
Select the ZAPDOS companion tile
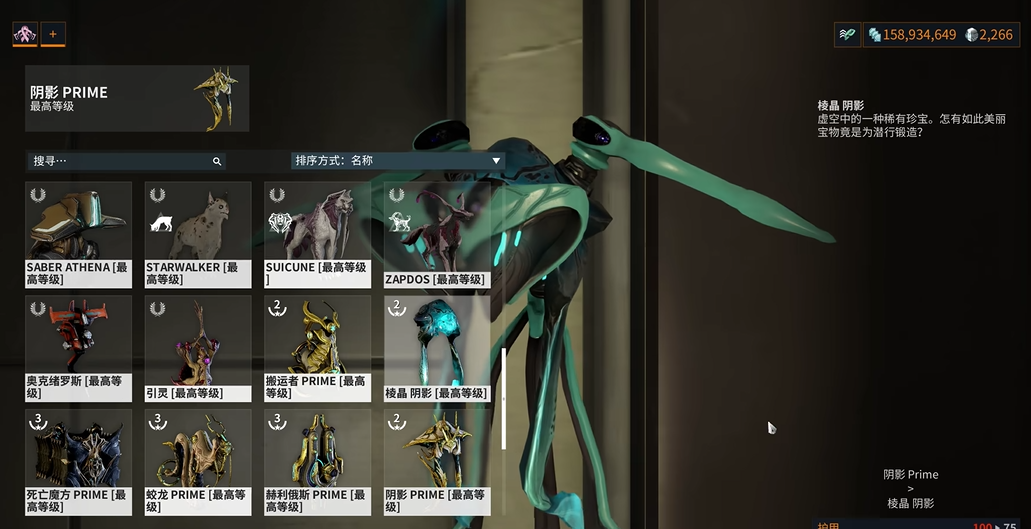pyautogui.click(x=437, y=234)
